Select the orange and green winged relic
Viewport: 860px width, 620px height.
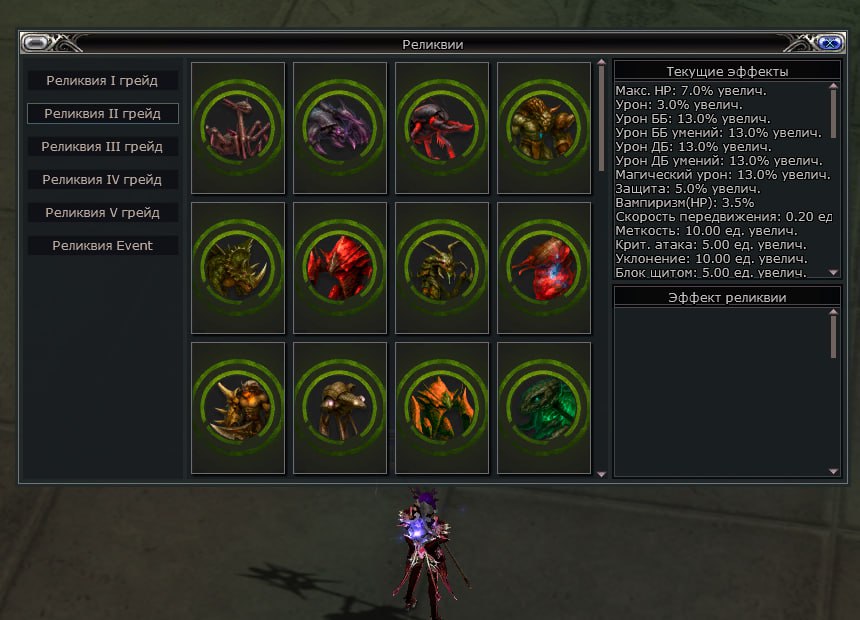click(442, 407)
